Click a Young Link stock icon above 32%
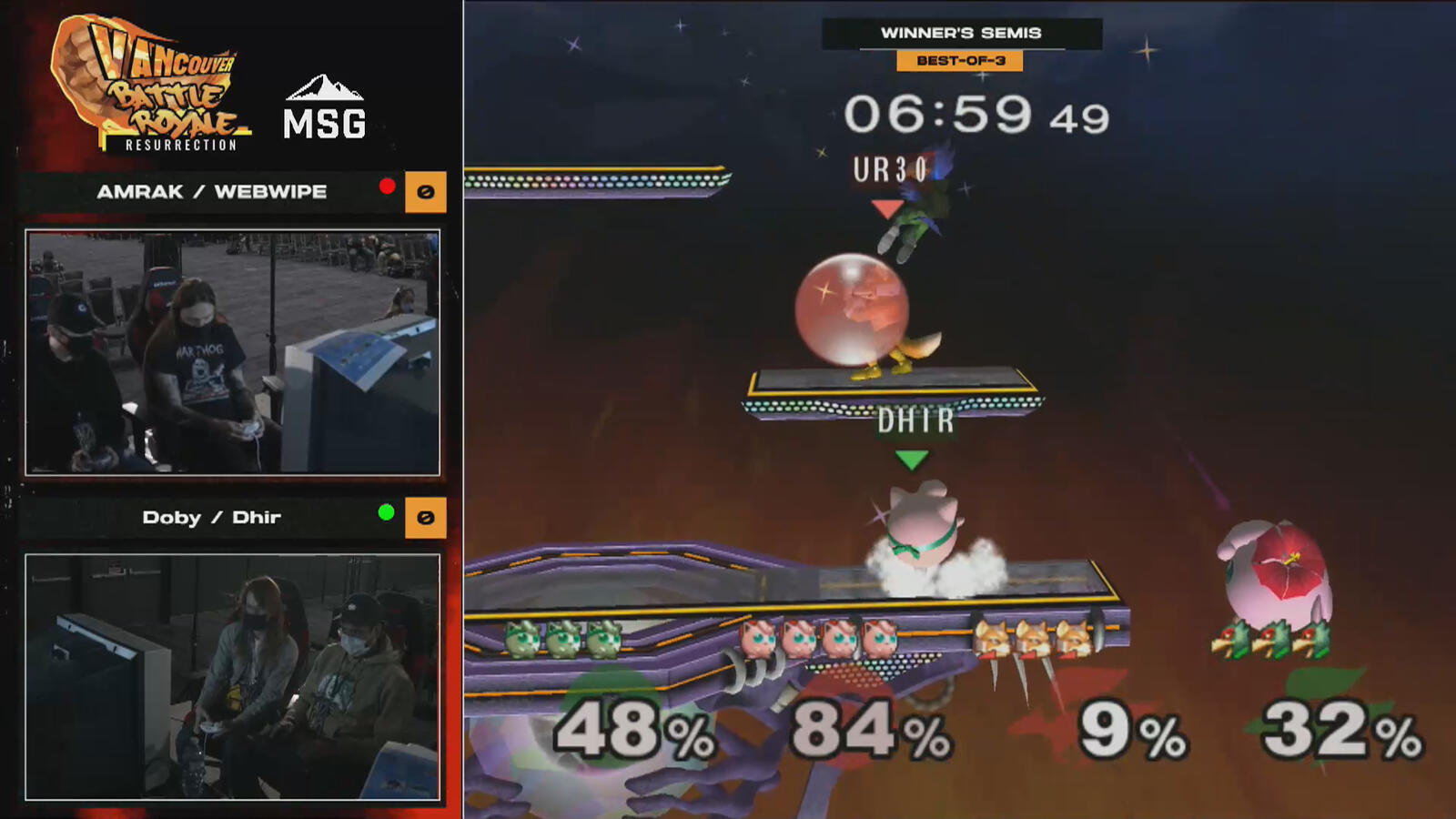Image resolution: width=1456 pixels, height=819 pixels. pos(1270,640)
